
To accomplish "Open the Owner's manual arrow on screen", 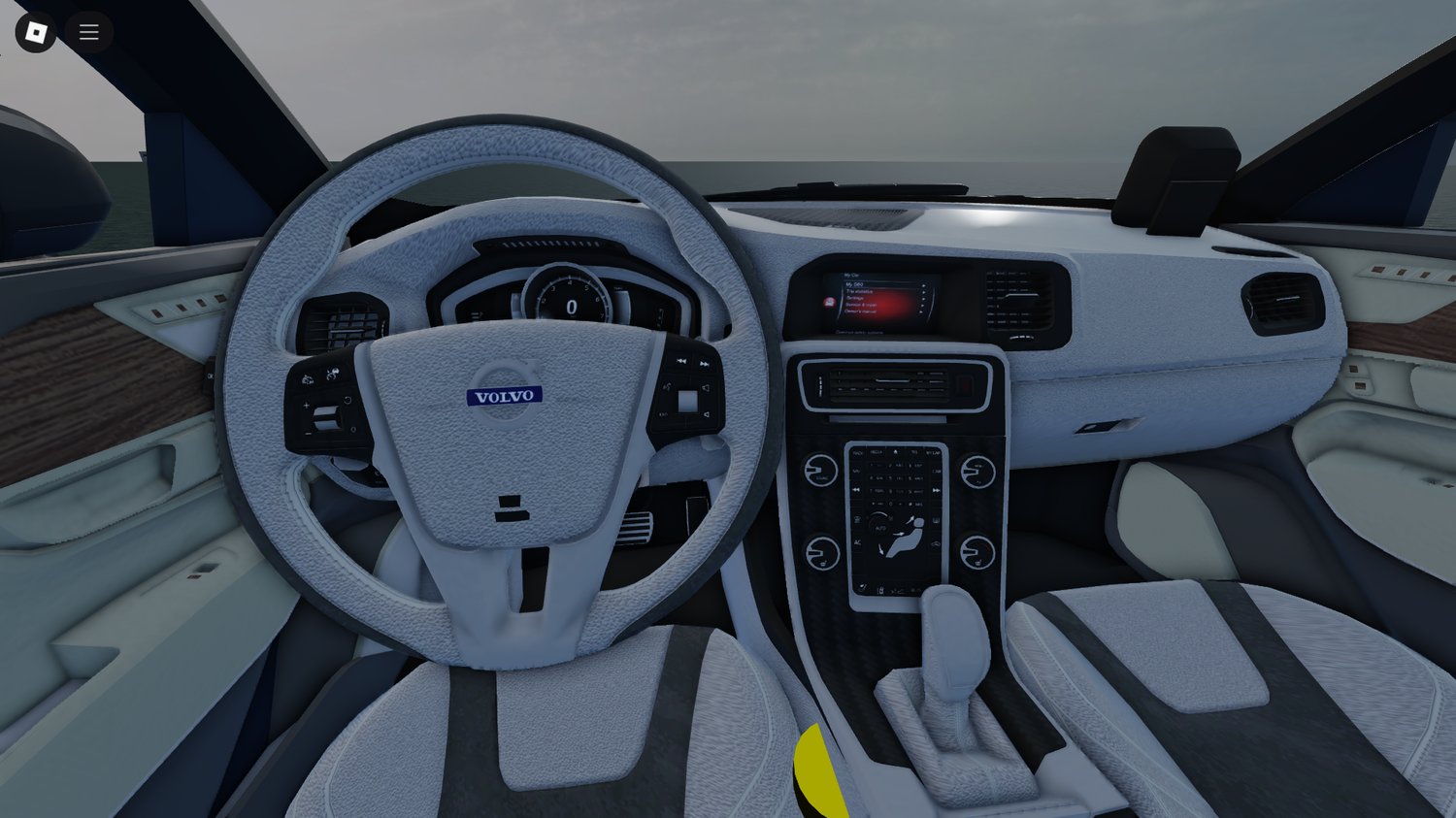I will 920,311.
